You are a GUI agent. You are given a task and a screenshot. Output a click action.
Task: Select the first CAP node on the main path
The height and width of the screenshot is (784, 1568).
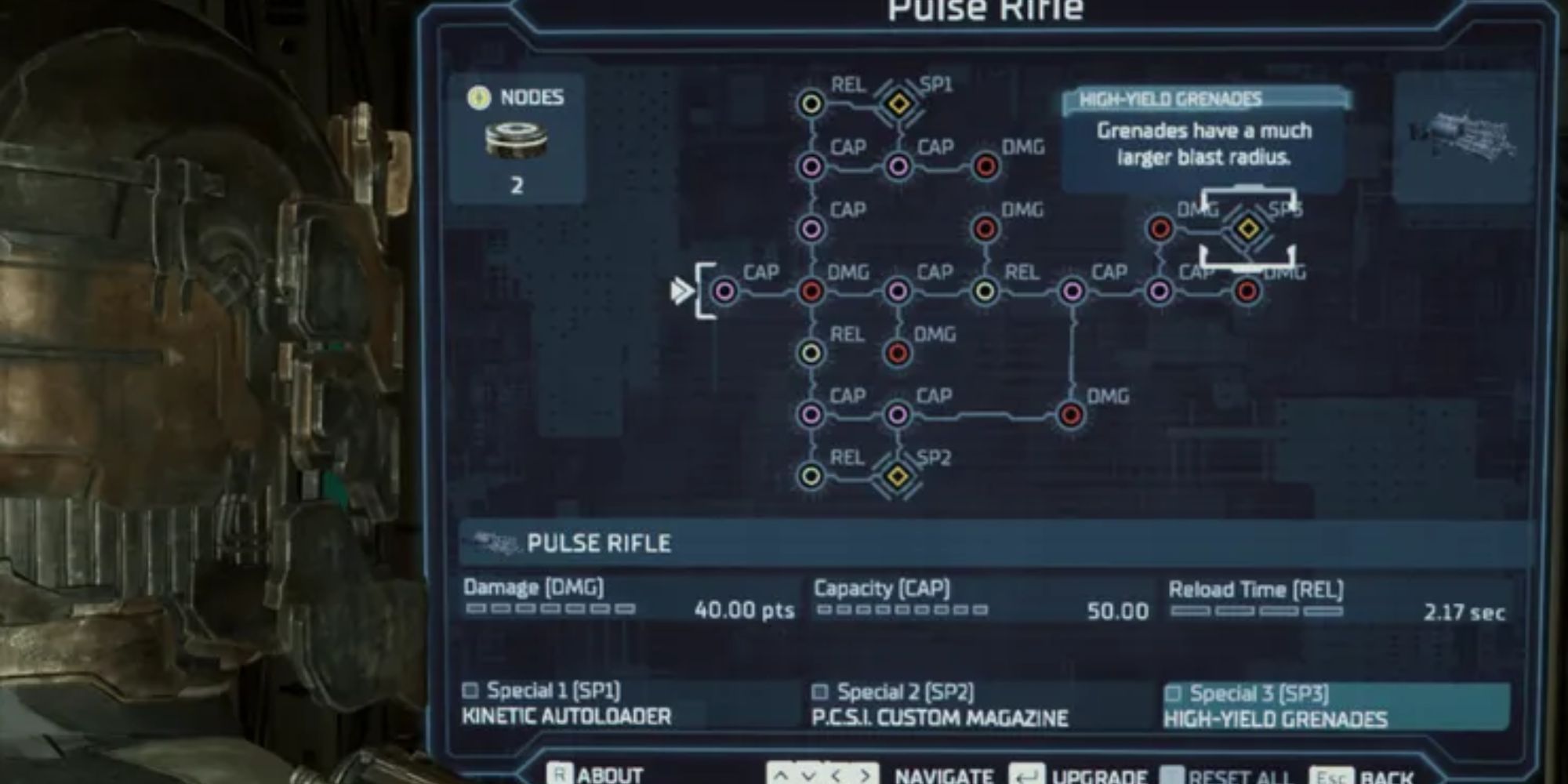pyautogui.click(x=725, y=292)
